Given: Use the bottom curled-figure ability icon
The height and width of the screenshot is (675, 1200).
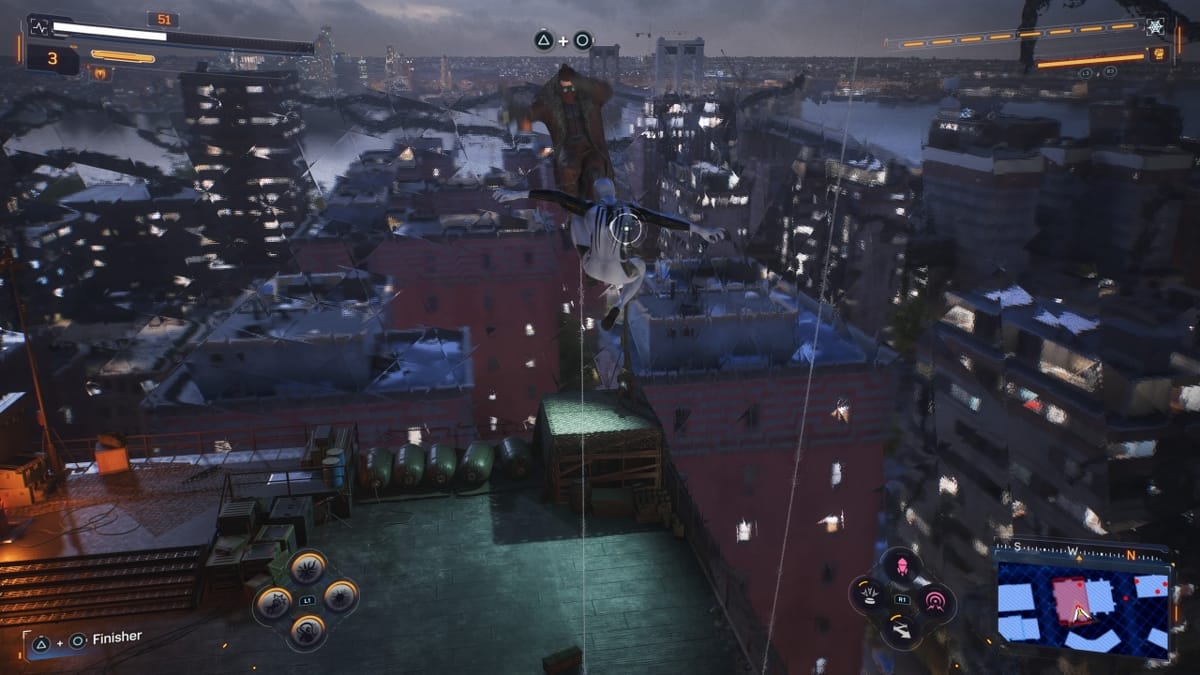Looking at the screenshot, I should coord(306,630).
